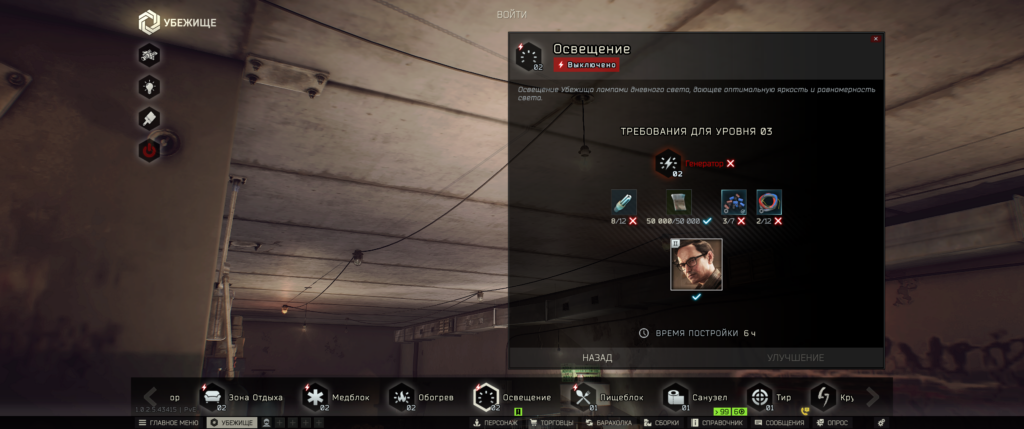The image size is (1024, 429).
Task: Open ГЛАВНОЕ МЕНЮ in bottom bar
Action: tap(168, 423)
